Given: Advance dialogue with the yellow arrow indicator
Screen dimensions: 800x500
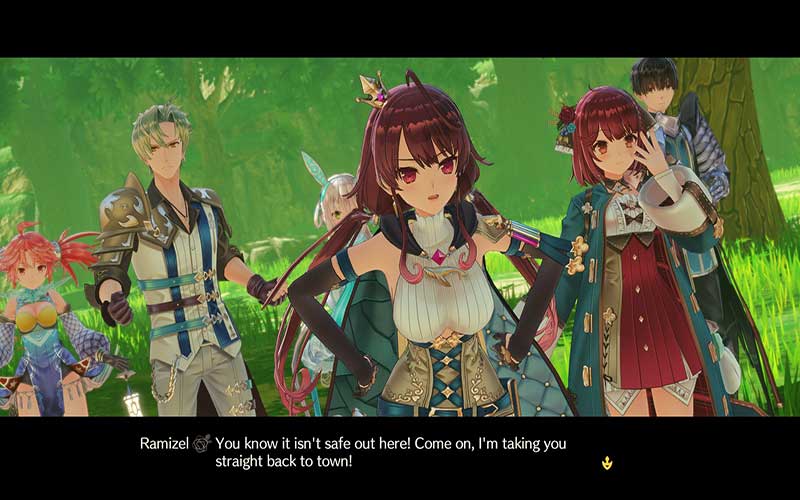Looking at the screenshot, I should (x=607, y=462).
